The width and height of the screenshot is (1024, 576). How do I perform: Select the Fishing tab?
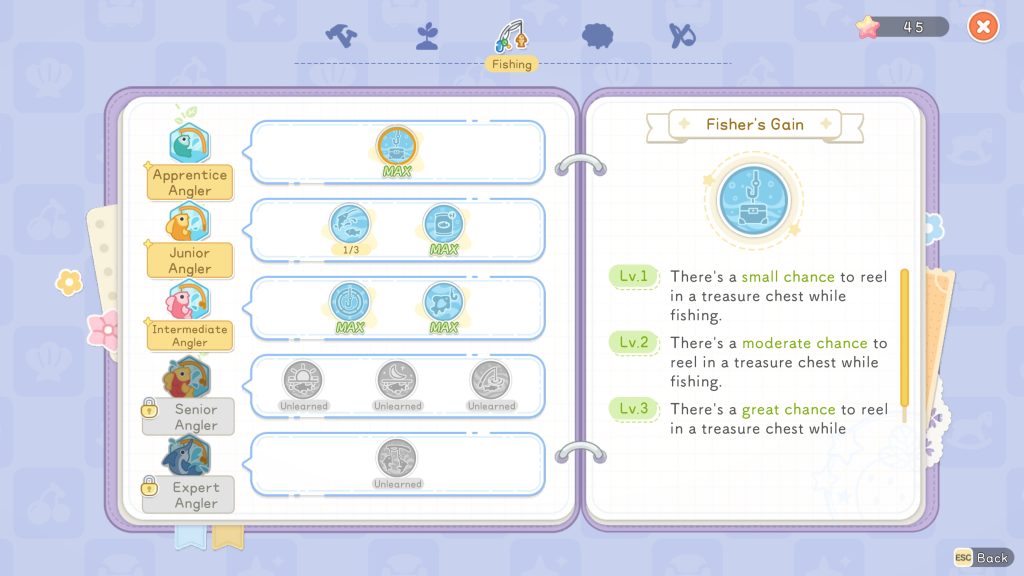click(x=511, y=38)
